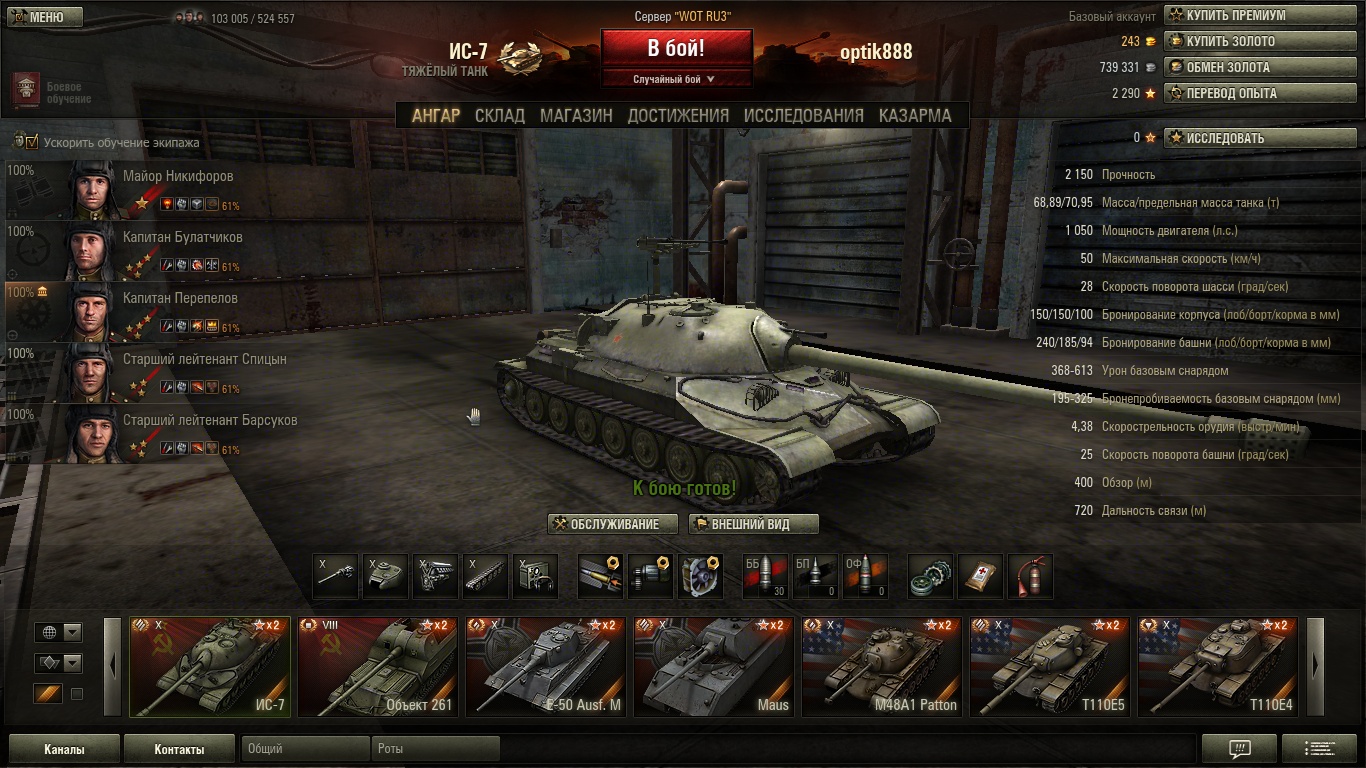
Task: Choose «КУПИТЬ ЗОЛОТО»
Action: [x=1245, y=42]
